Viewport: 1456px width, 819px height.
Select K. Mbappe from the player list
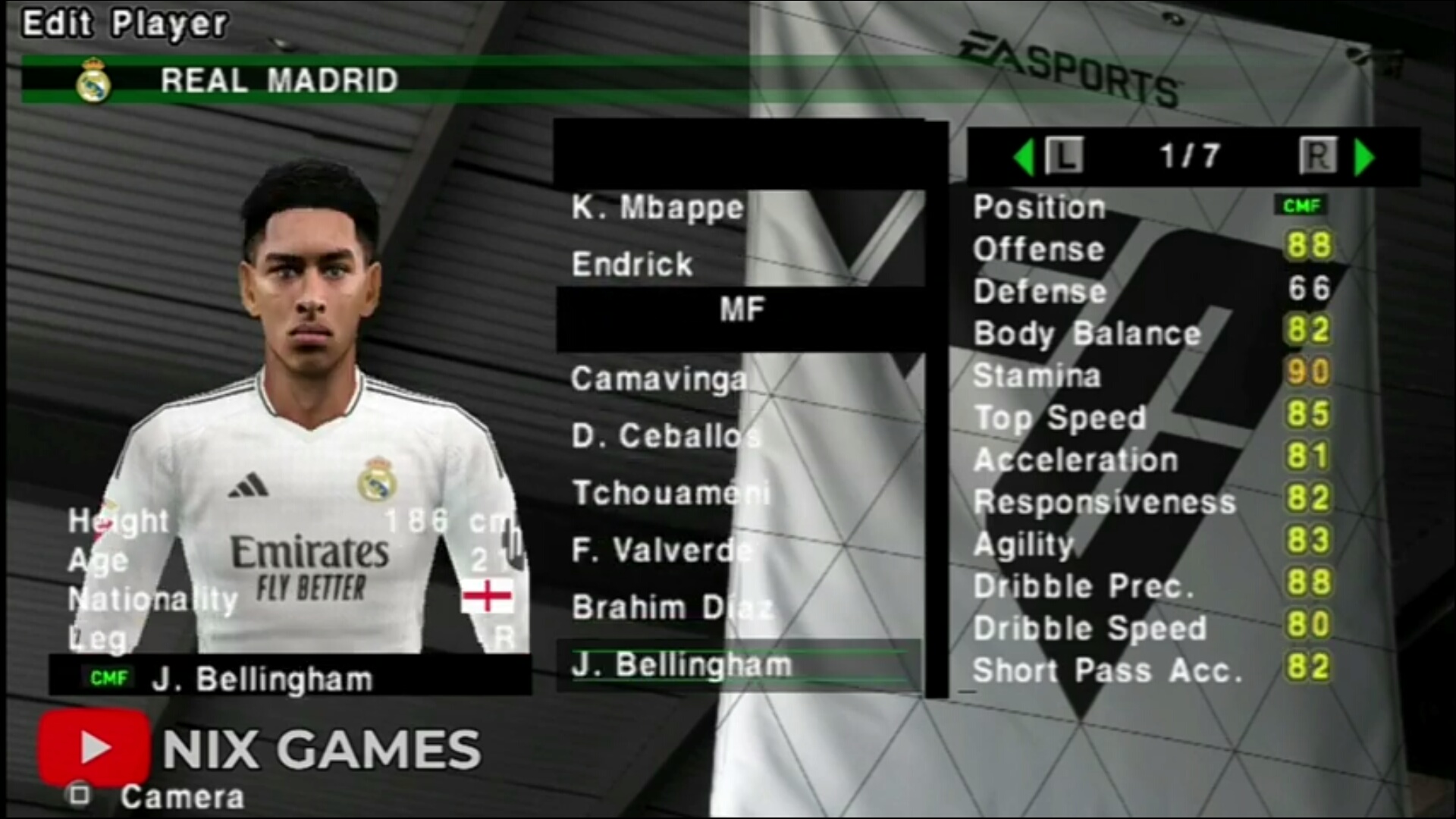coord(657,207)
